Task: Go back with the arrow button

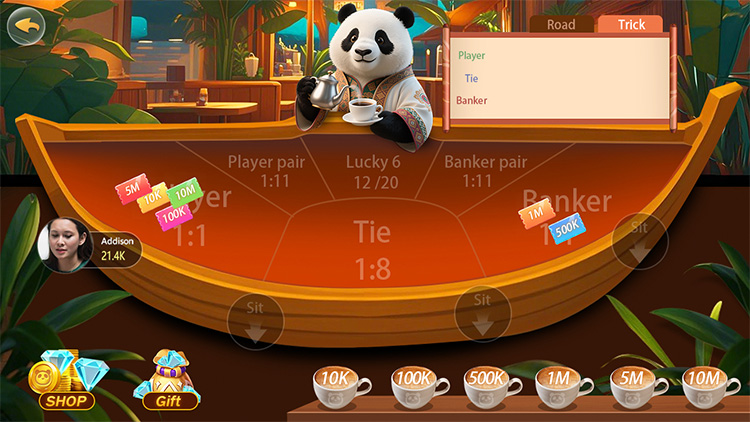Action: 27,26
